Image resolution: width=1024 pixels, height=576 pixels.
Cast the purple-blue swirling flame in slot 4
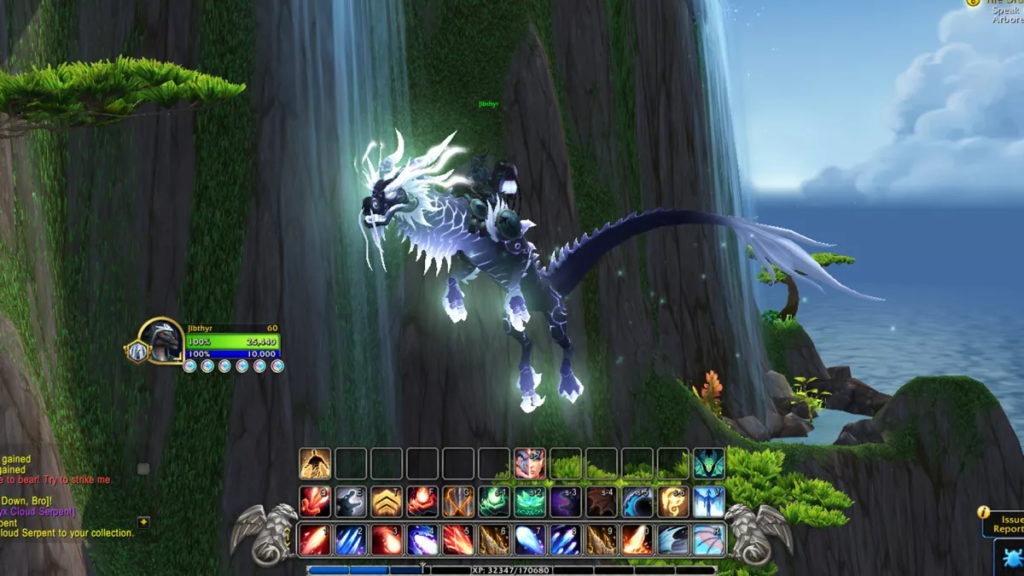[x=423, y=540]
